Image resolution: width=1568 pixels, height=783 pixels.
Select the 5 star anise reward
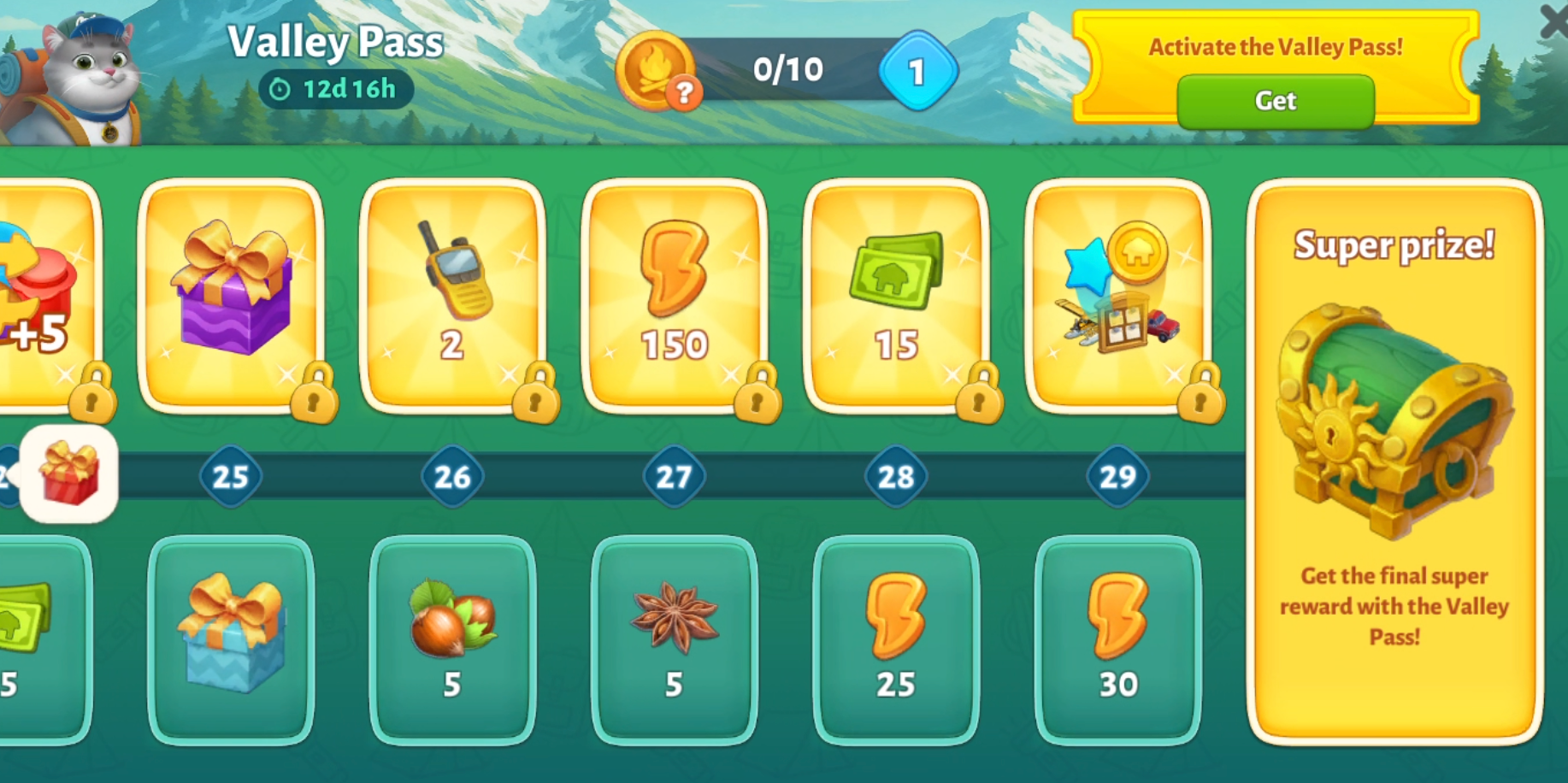674,639
